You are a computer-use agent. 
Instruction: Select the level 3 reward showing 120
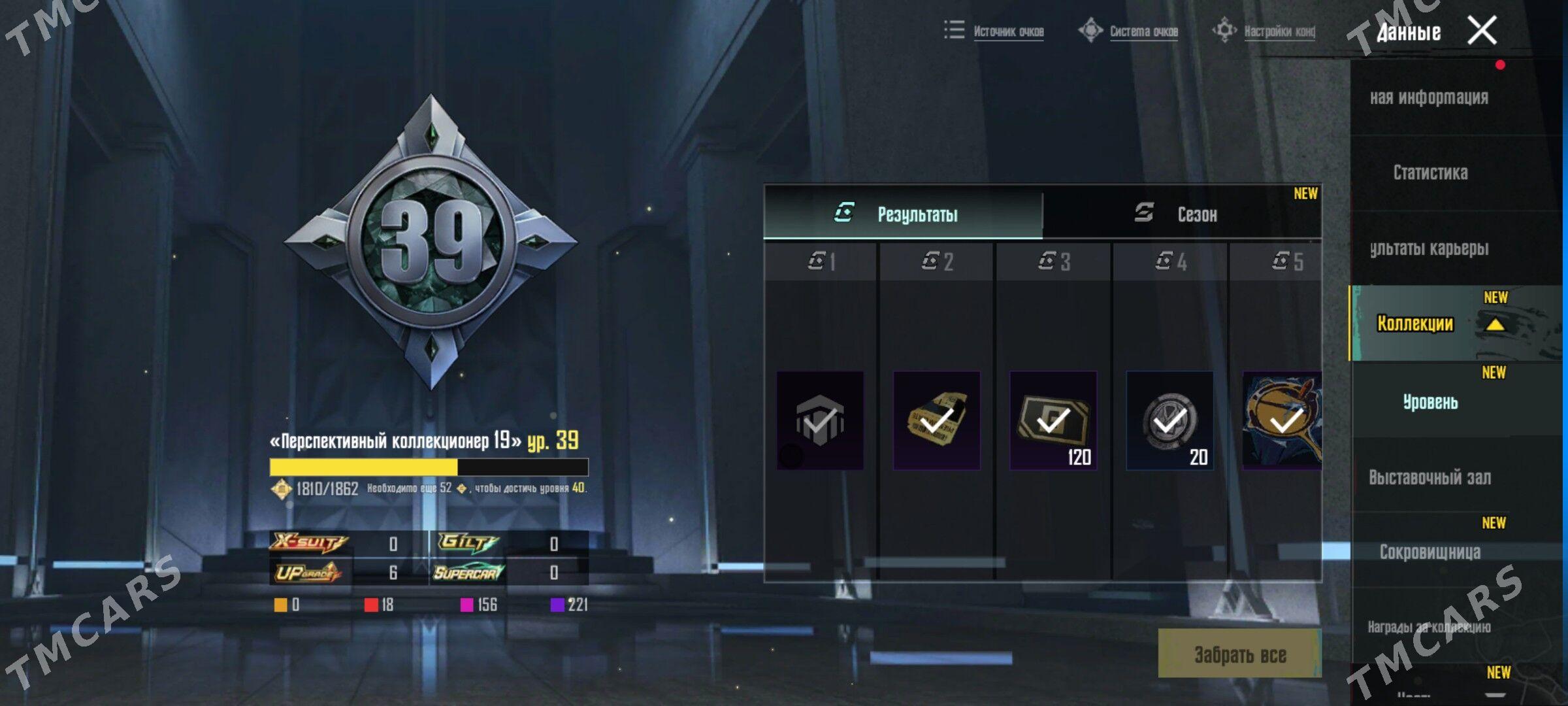tap(1053, 420)
